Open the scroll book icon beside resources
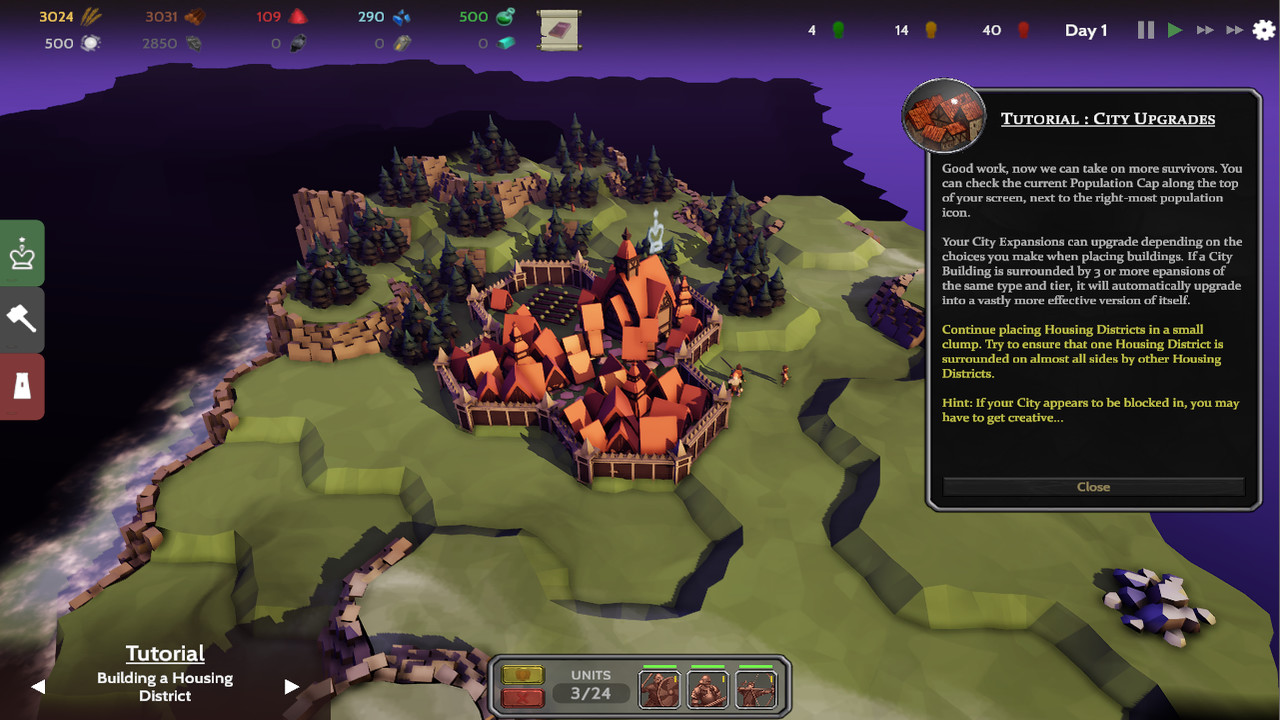This screenshot has height=720, width=1280. [559, 30]
